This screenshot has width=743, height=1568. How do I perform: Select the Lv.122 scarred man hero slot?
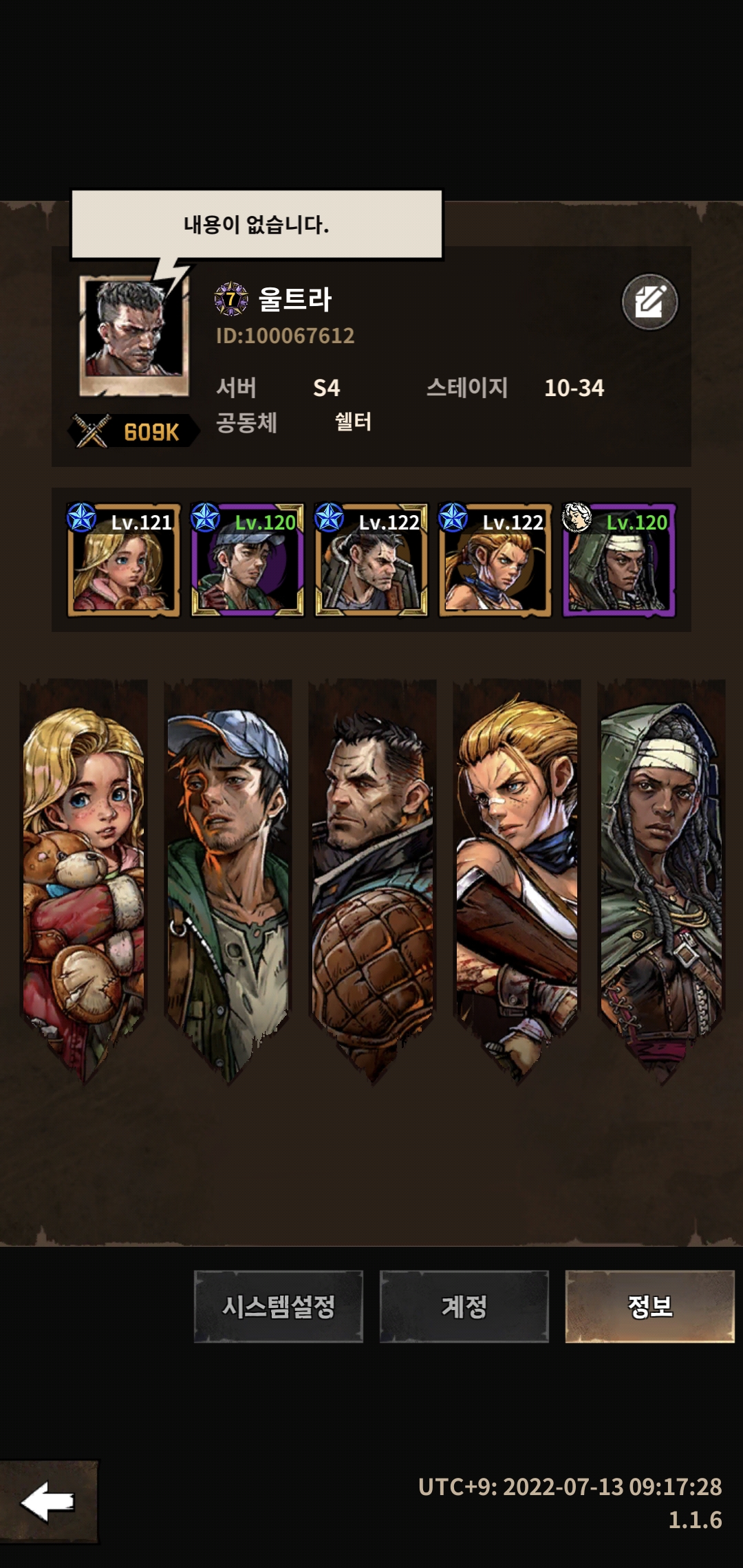pos(371,560)
